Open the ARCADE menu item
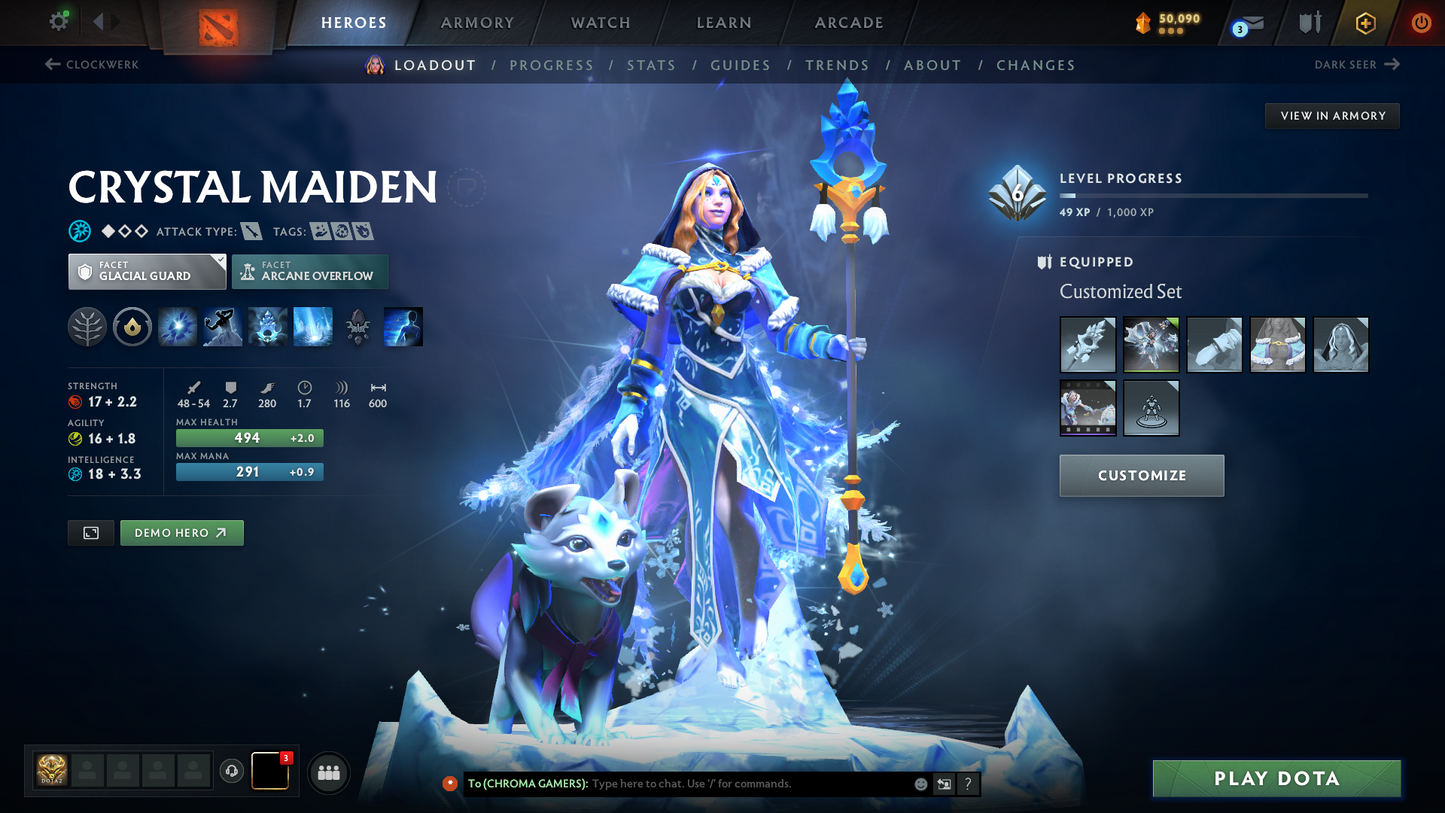The image size is (1445, 813). click(x=848, y=22)
